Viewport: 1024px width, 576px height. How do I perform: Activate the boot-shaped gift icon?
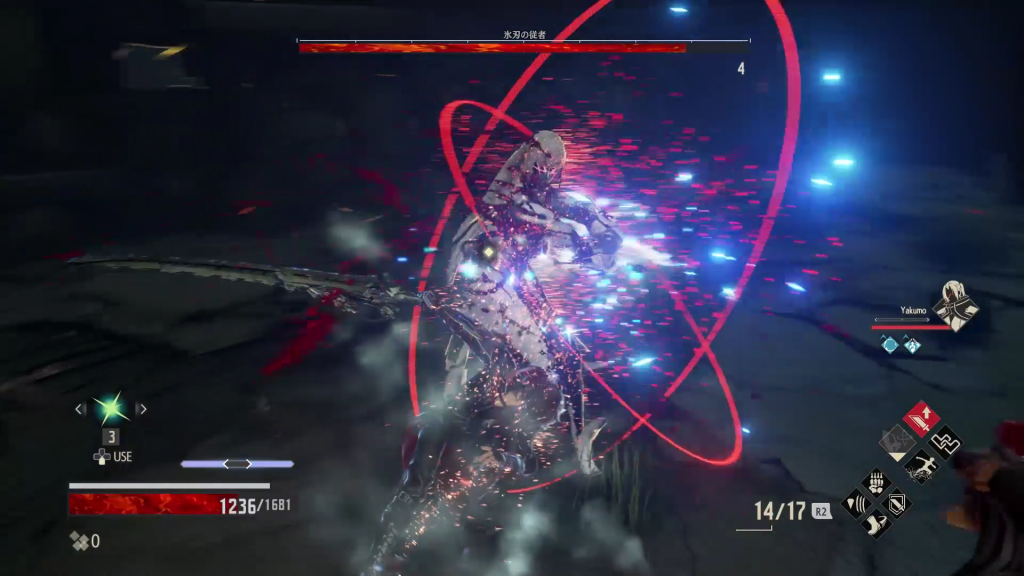coord(877,523)
